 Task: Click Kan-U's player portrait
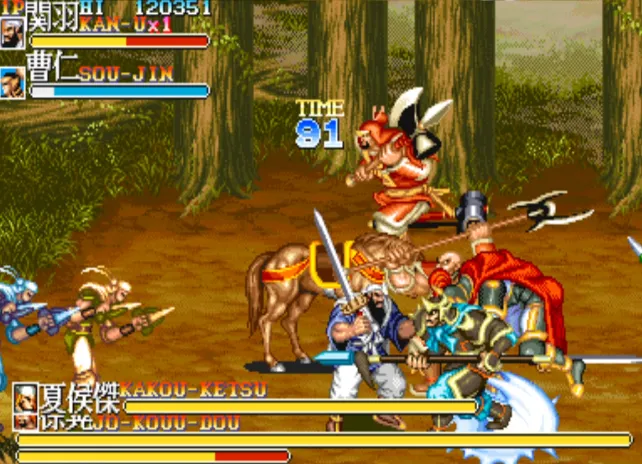[13, 34]
